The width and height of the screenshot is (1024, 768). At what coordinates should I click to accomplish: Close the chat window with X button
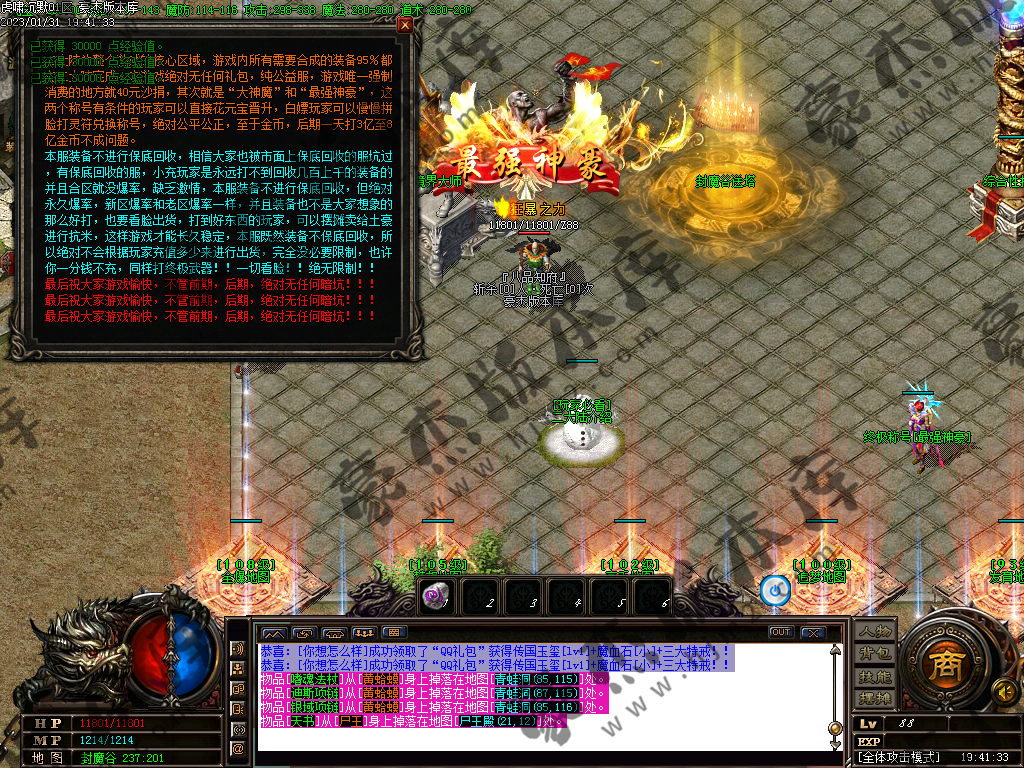[813, 632]
